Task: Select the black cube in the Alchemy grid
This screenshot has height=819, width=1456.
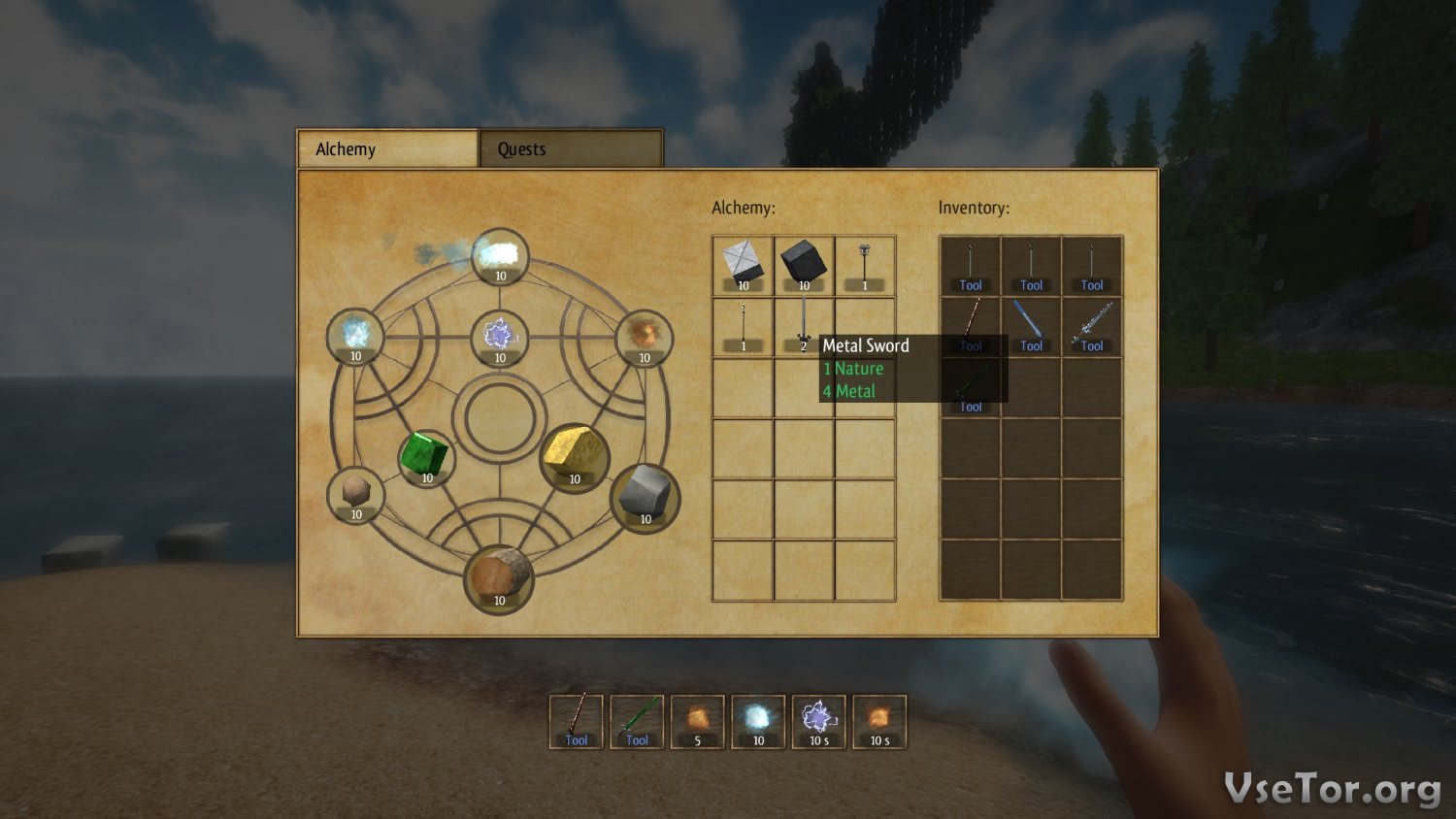Action: pos(804,265)
